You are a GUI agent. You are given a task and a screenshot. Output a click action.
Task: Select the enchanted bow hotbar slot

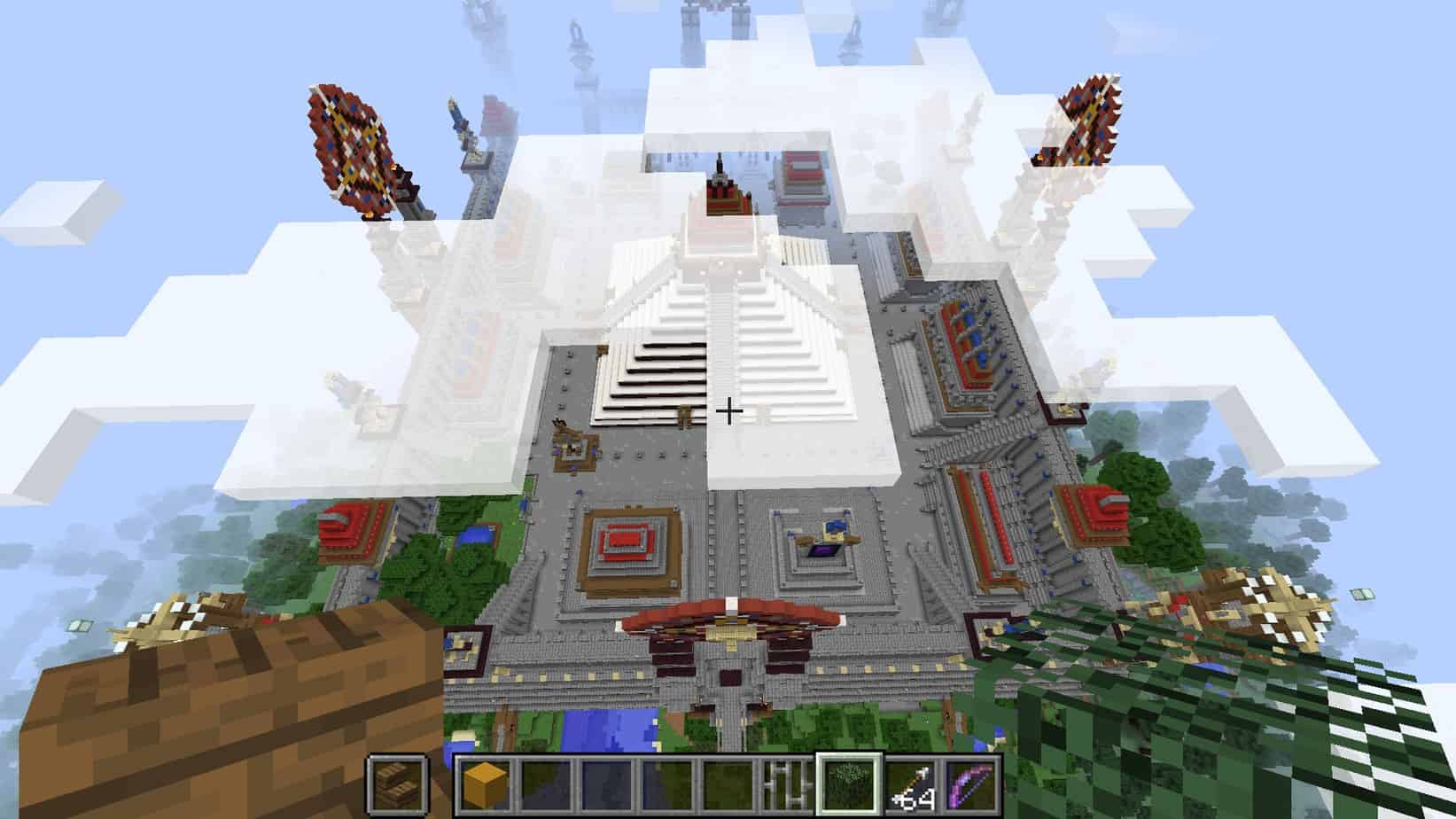pos(972,784)
